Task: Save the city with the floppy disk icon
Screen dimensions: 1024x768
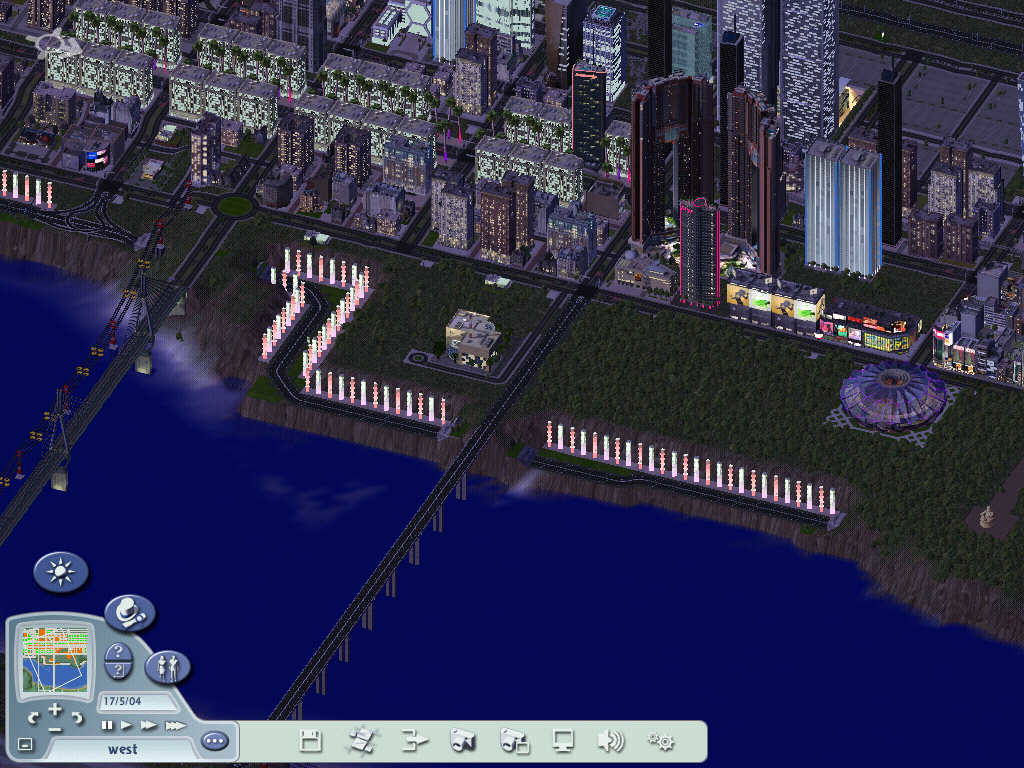Action: [x=311, y=741]
